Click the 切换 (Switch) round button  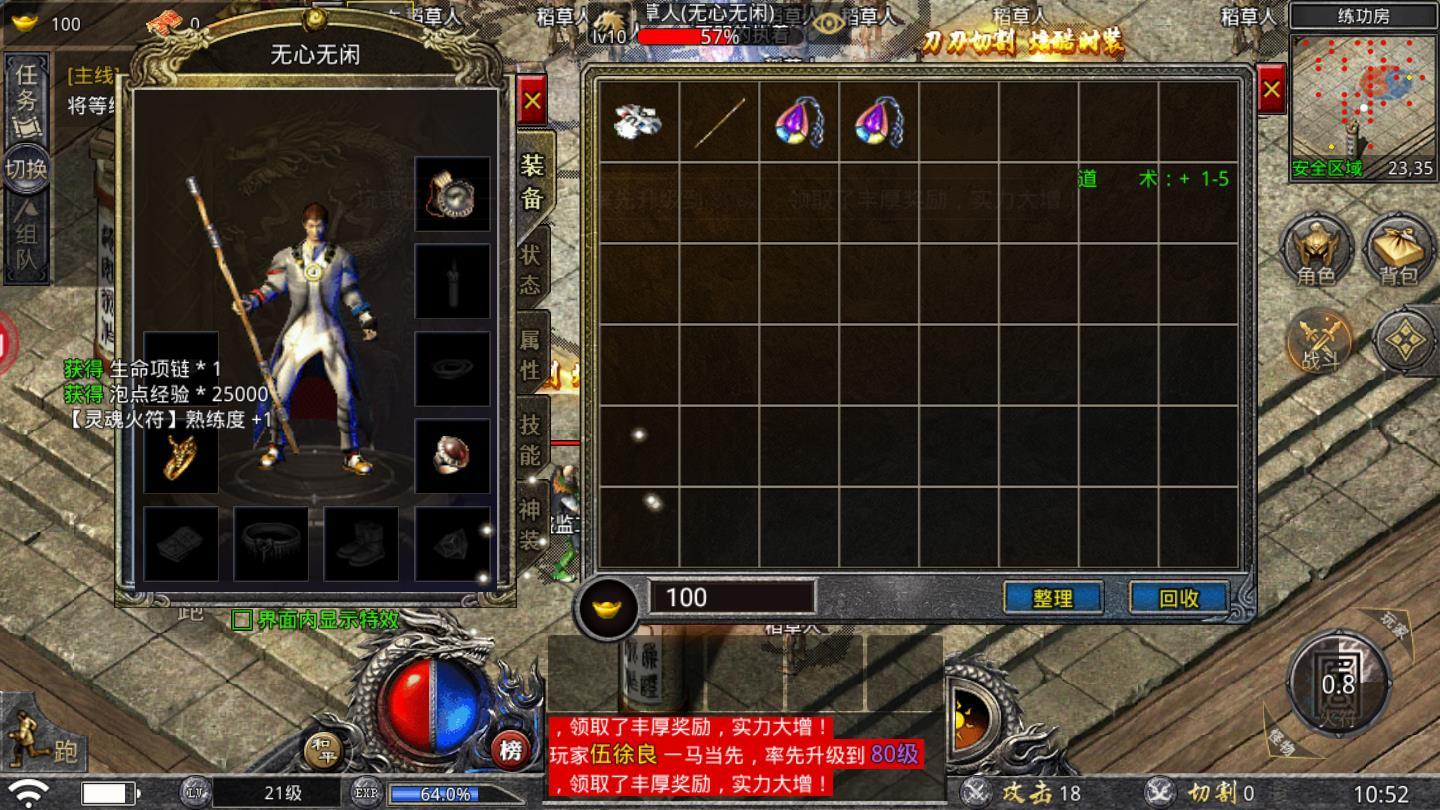(26, 168)
